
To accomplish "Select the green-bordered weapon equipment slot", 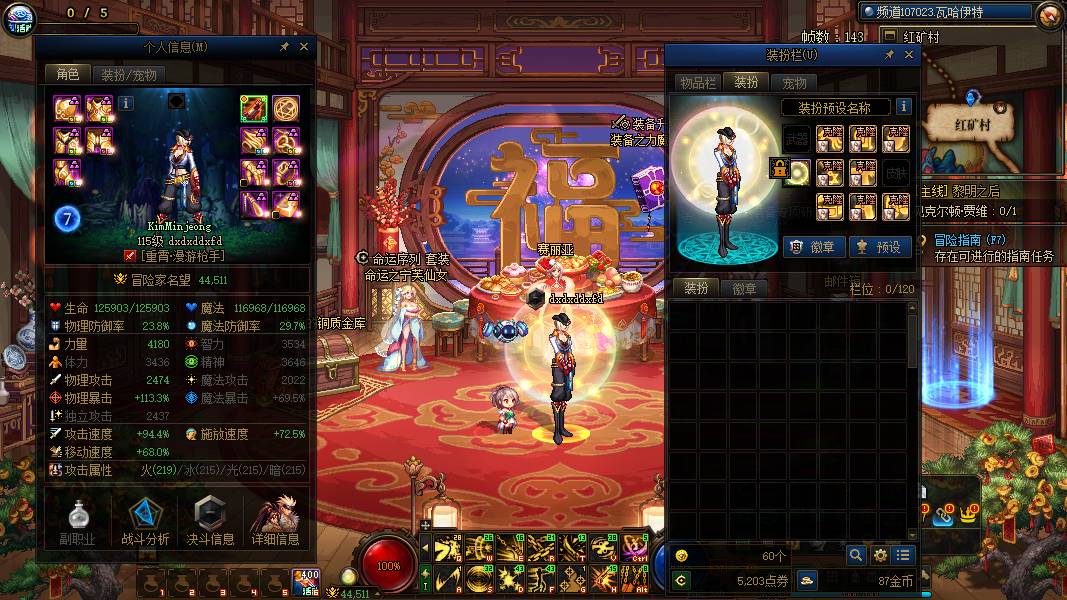I will [253, 107].
